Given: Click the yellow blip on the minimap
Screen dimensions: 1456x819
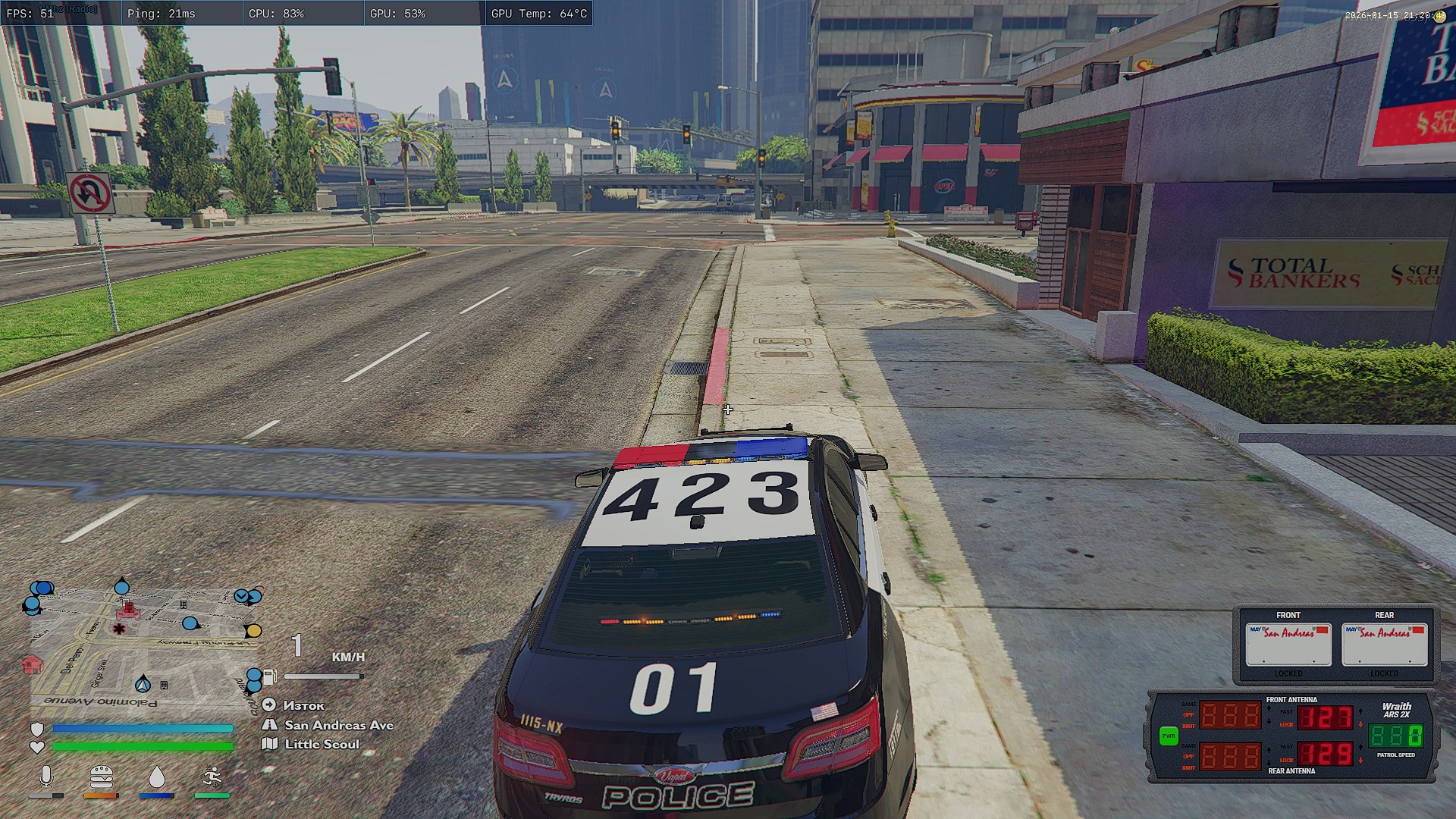Looking at the screenshot, I should [253, 631].
